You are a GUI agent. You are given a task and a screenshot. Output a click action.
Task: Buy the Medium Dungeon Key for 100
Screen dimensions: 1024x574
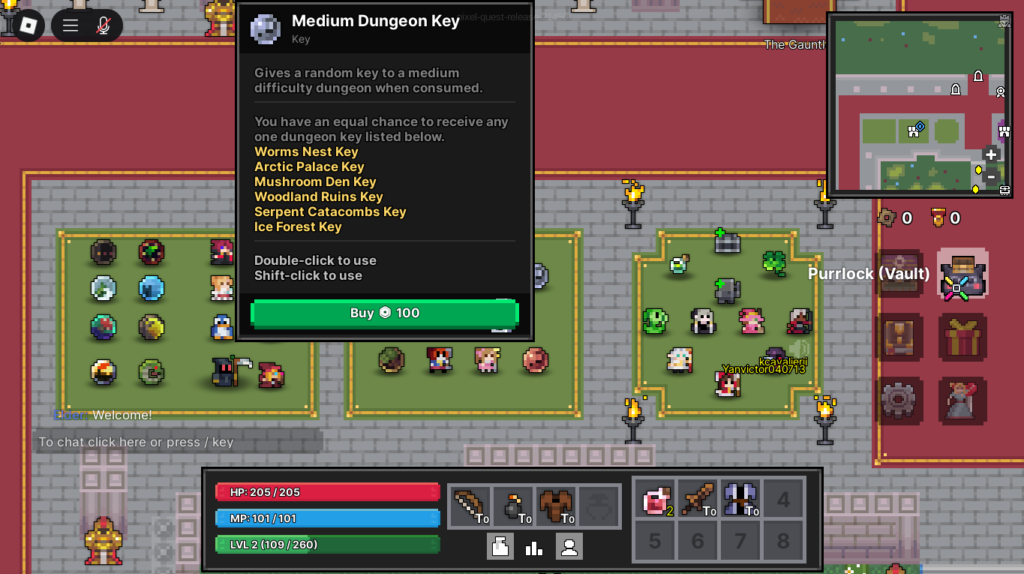(x=384, y=313)
